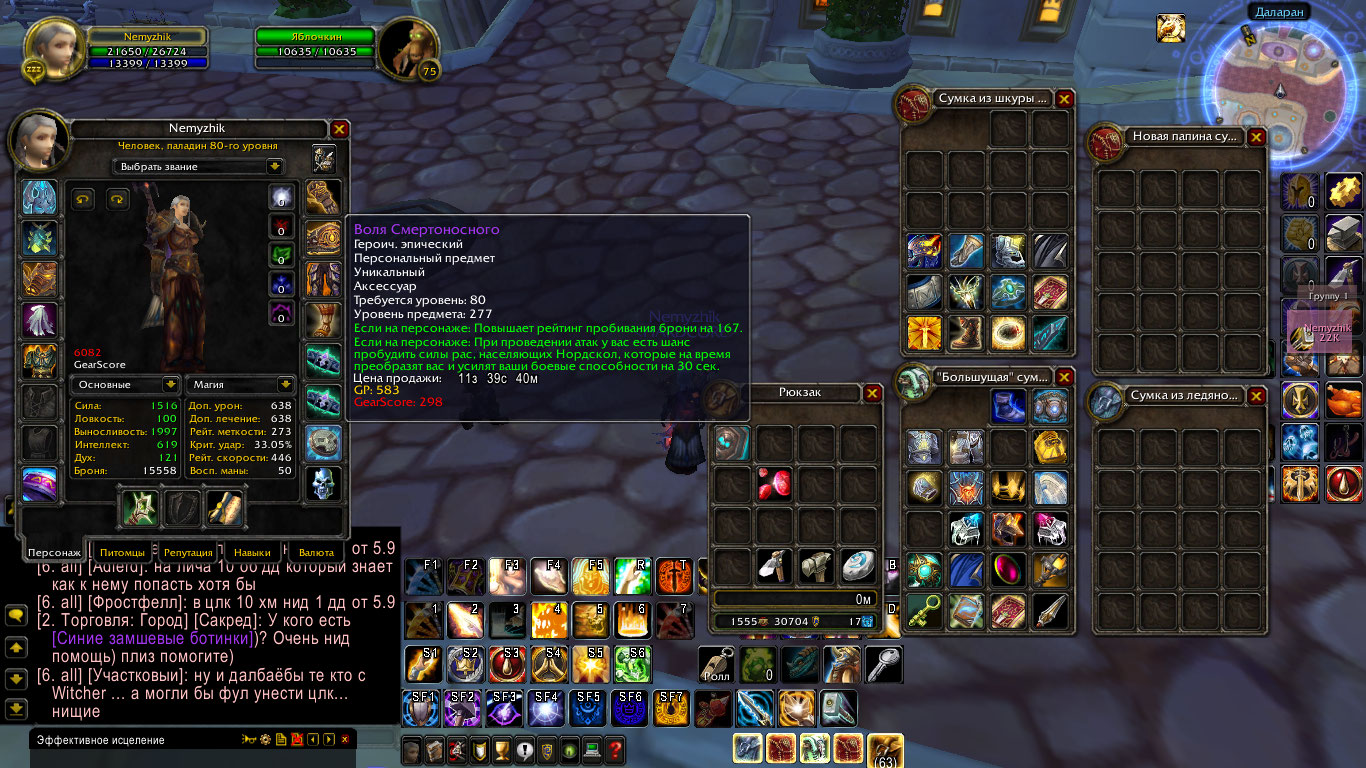Open the red question mark help button
The width and height of the screenshot is (1366, 768).
pyautogui.click(x=615, y=748)
